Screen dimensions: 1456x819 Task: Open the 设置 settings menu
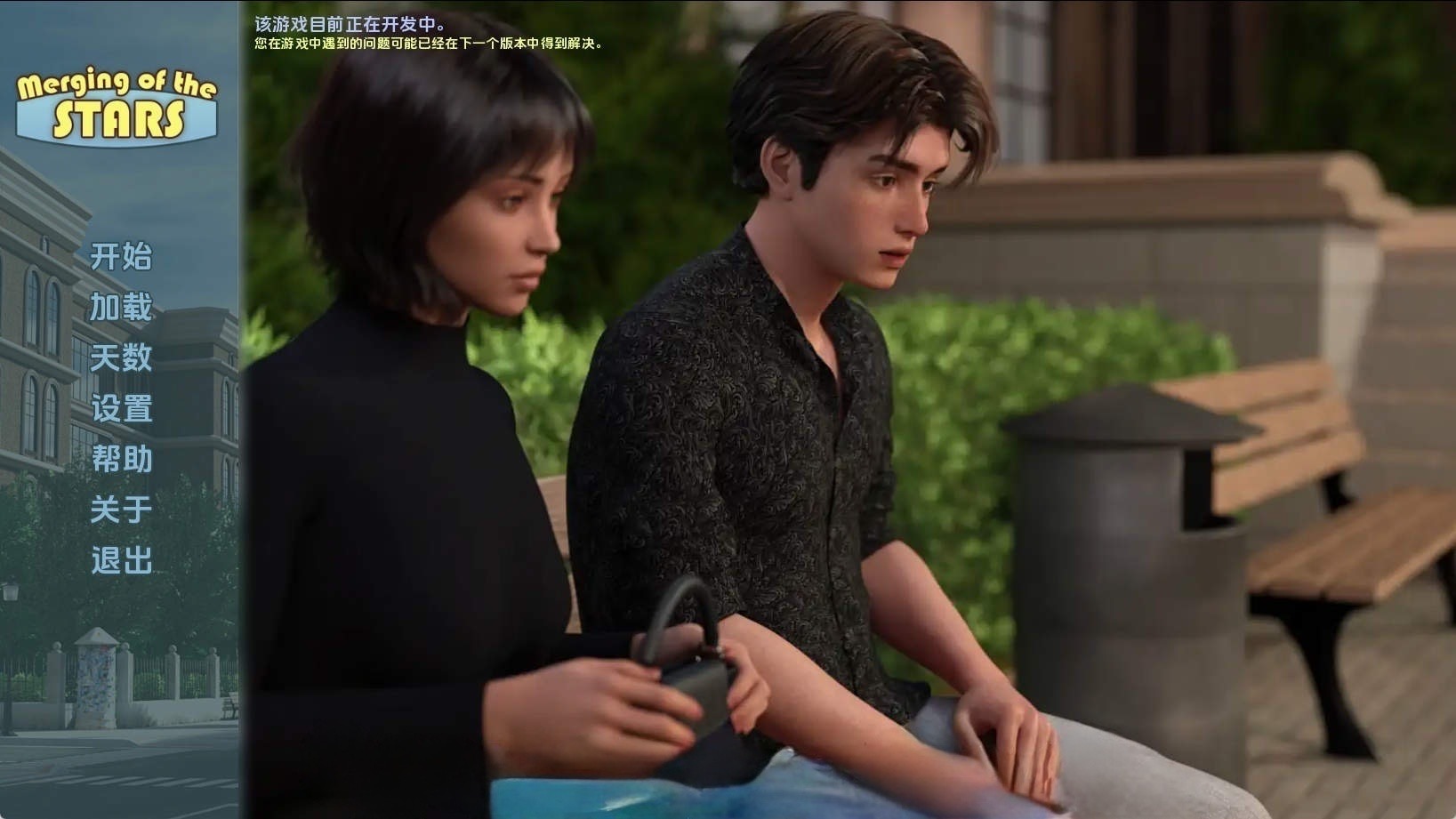click(121, 408)
